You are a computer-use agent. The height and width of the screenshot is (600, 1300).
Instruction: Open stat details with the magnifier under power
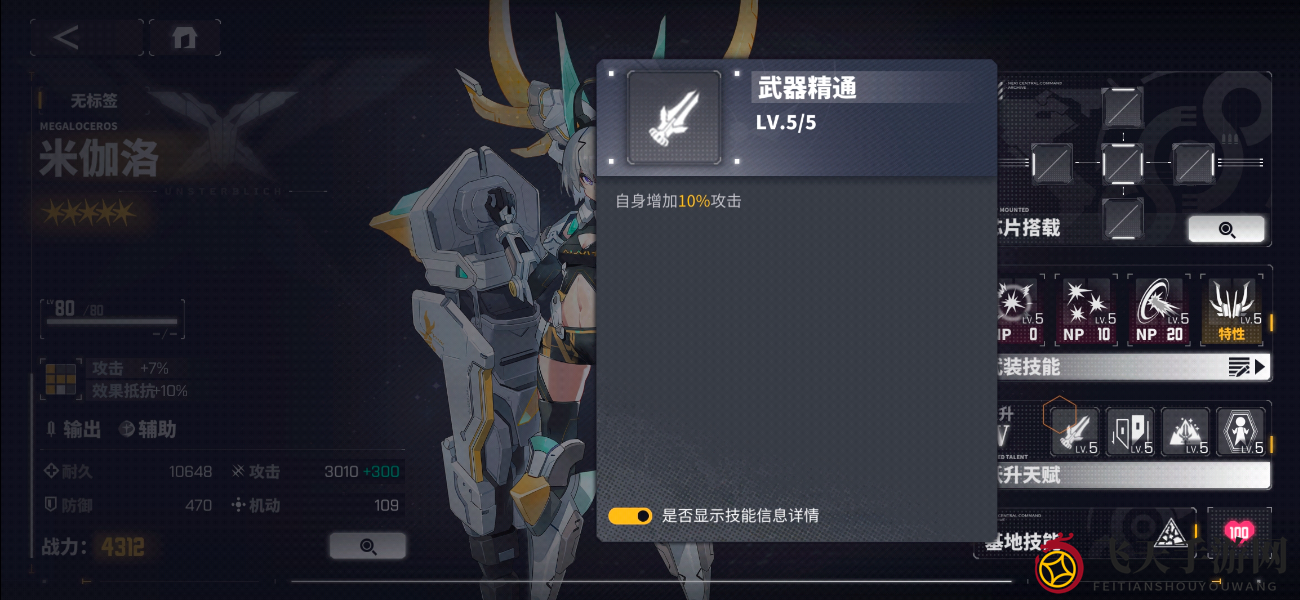coord(367,546)
